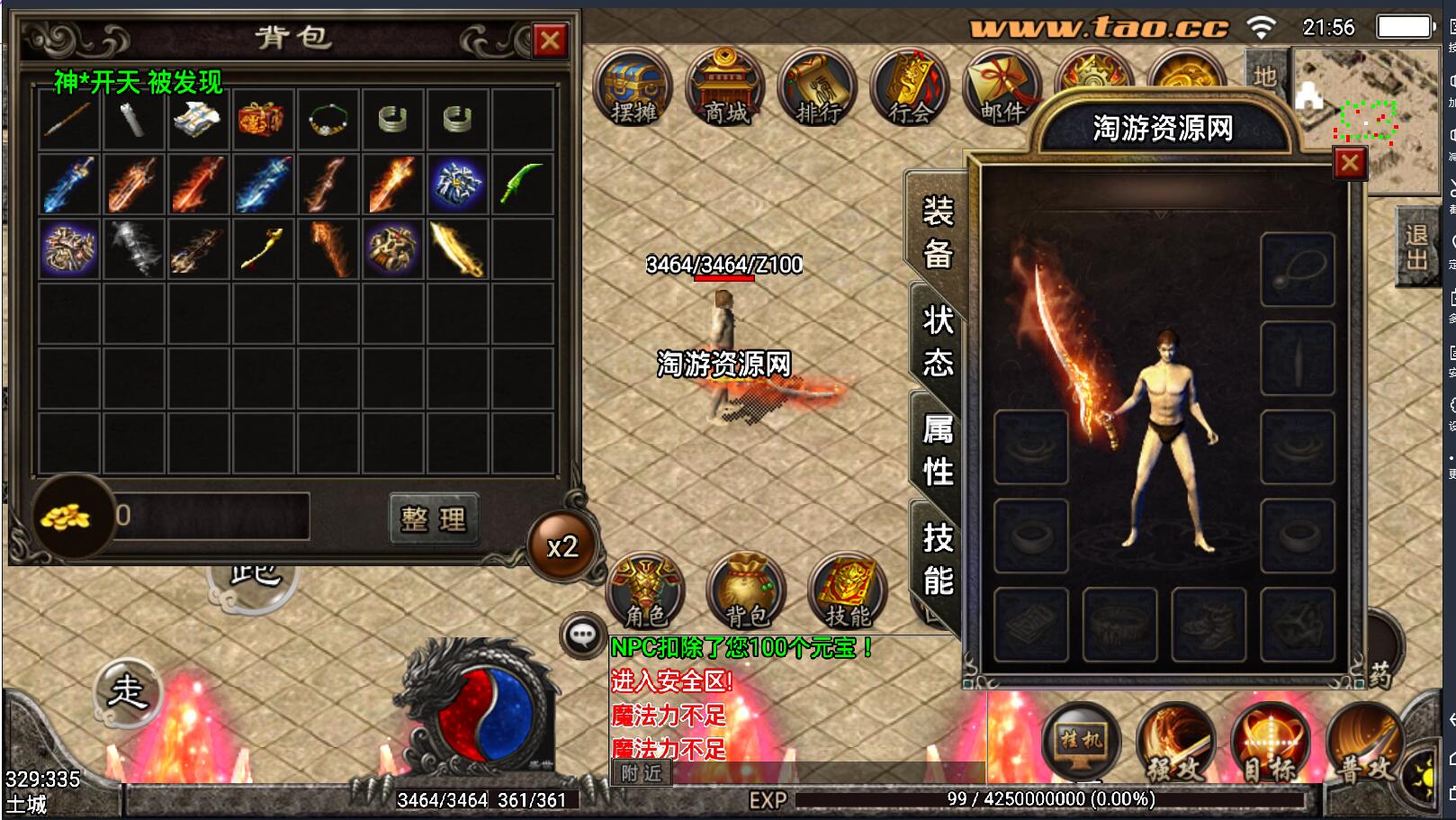Open the chat bubble icon
This screenshot has height=820, width=1456.
tap(582, 635)
